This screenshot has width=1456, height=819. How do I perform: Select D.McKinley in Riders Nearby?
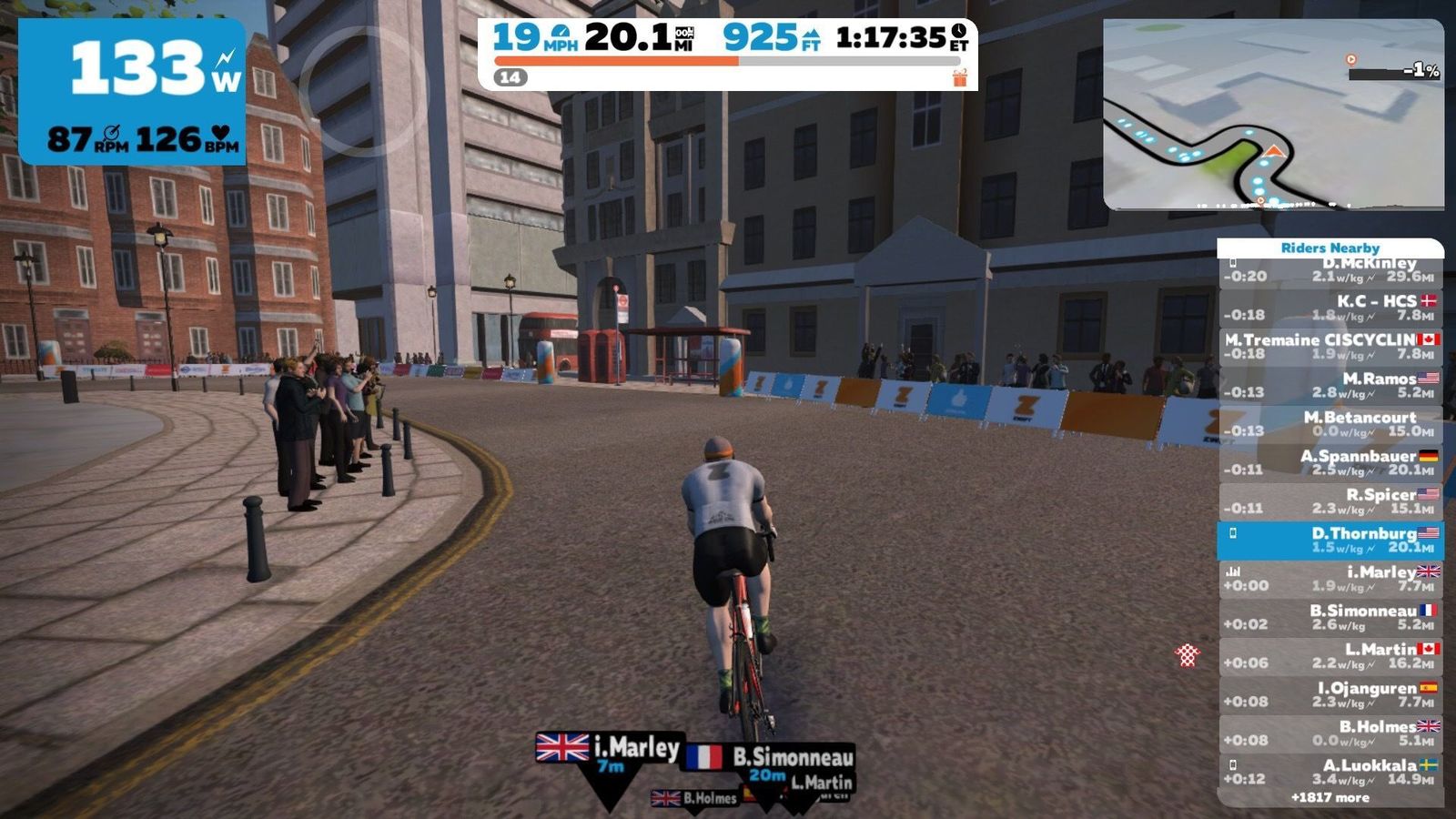[x=1330, y=271]
